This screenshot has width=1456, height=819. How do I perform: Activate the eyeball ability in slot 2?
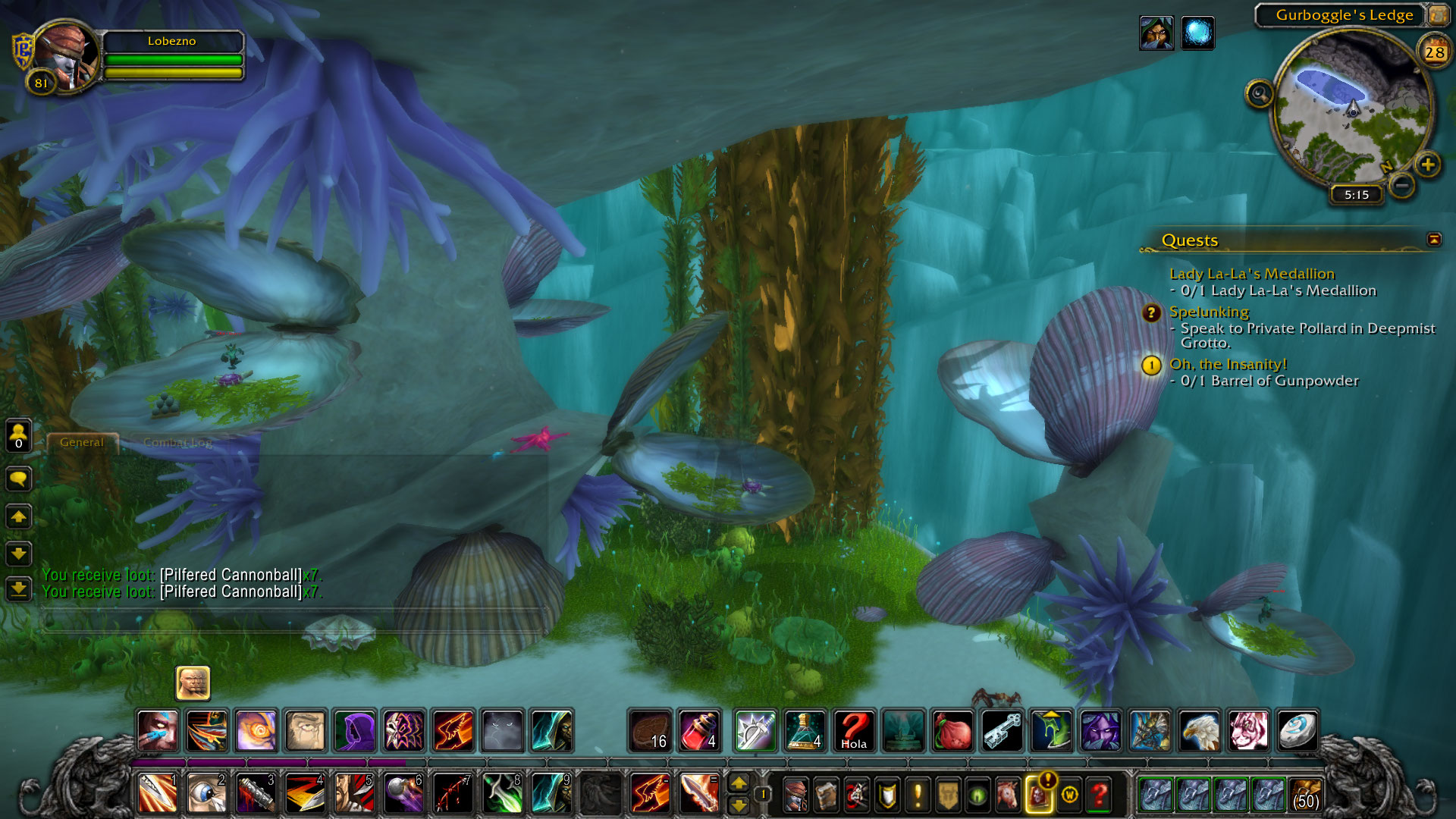click(206, 793)
